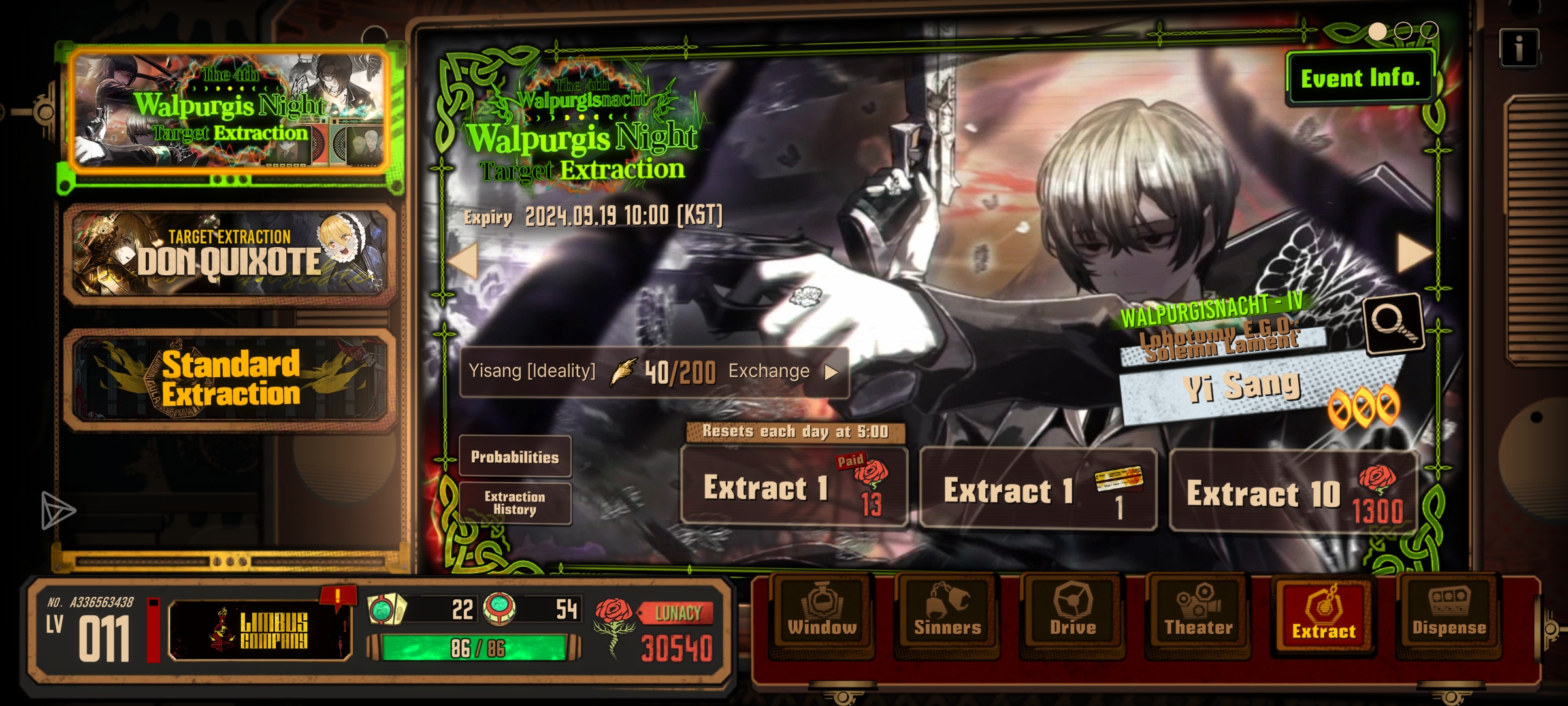
Task: Show the previous banner with left arrow
Action: 465,261
